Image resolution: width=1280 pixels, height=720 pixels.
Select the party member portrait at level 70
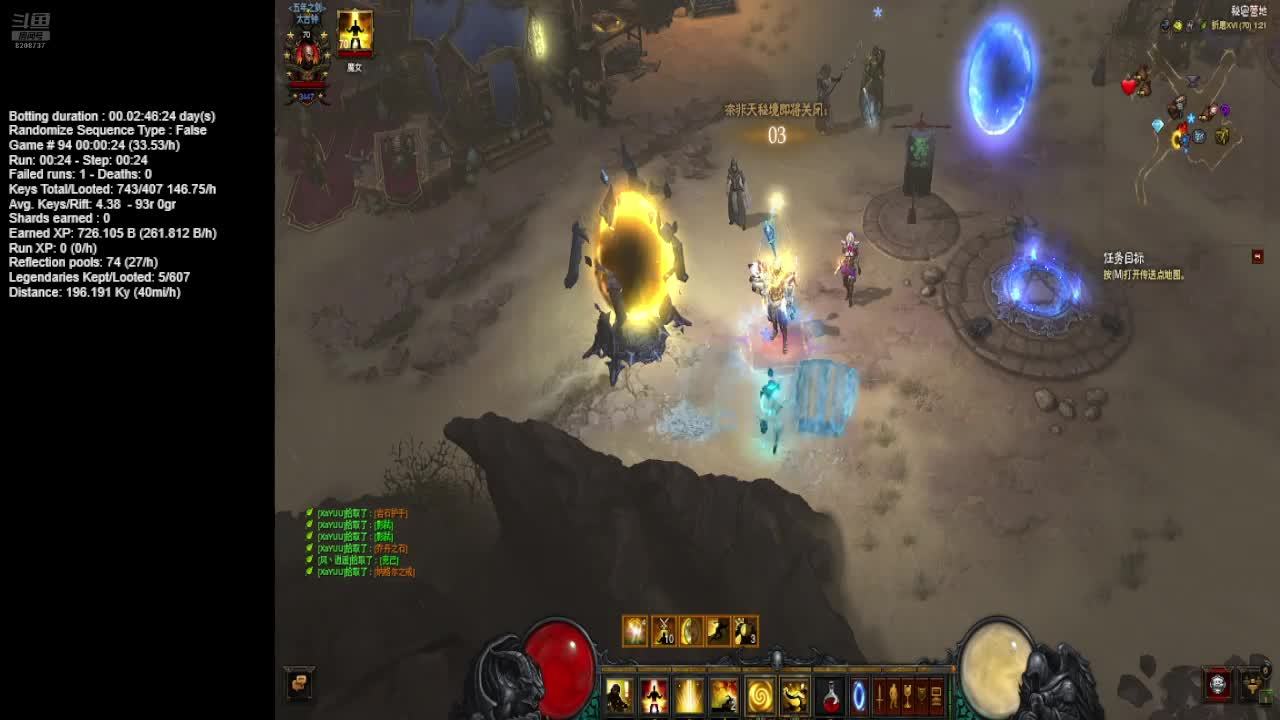[x=354, y=34]
